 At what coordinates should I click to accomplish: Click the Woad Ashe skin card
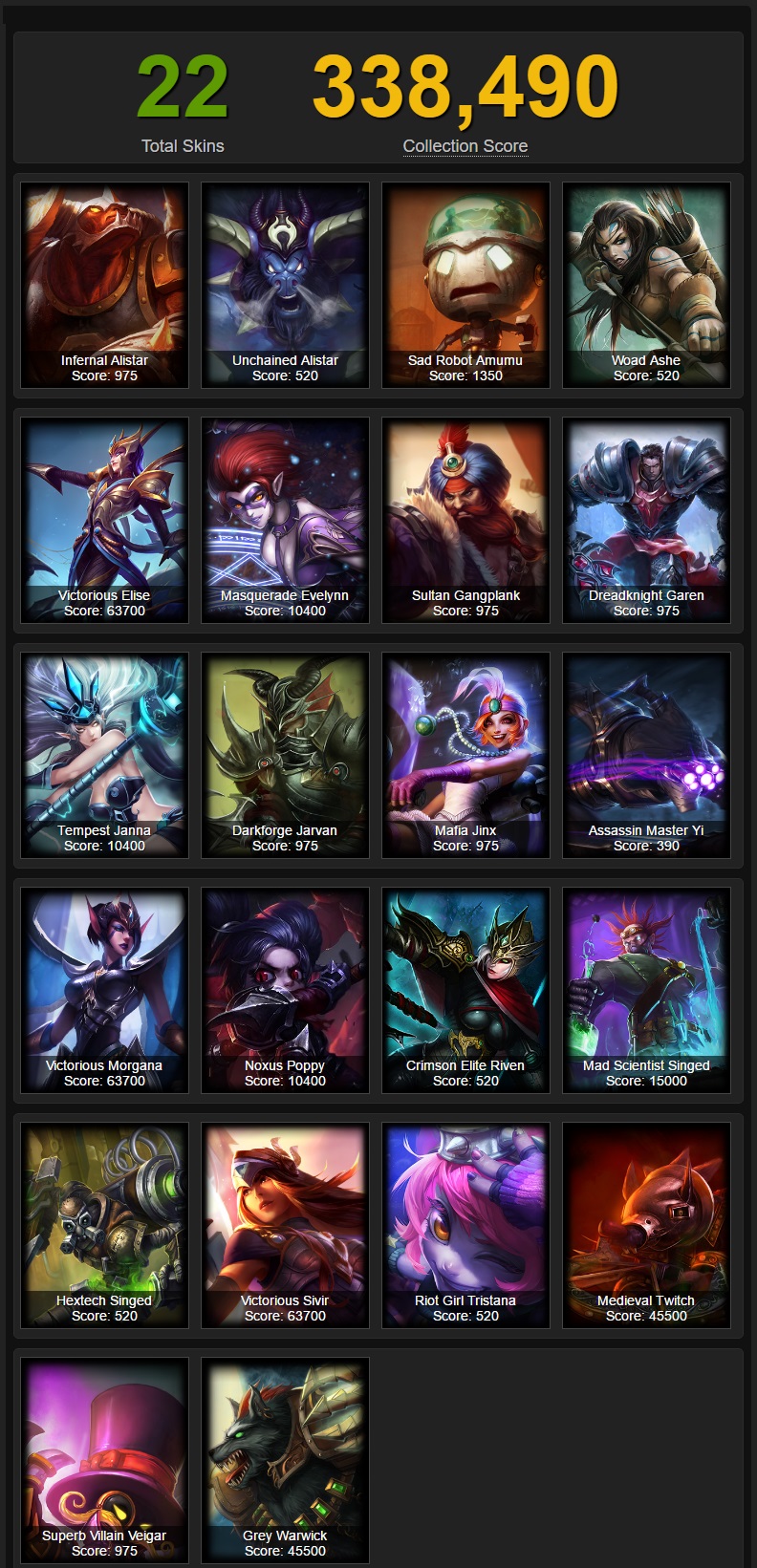pyautogui.click(x=646, y=285)
